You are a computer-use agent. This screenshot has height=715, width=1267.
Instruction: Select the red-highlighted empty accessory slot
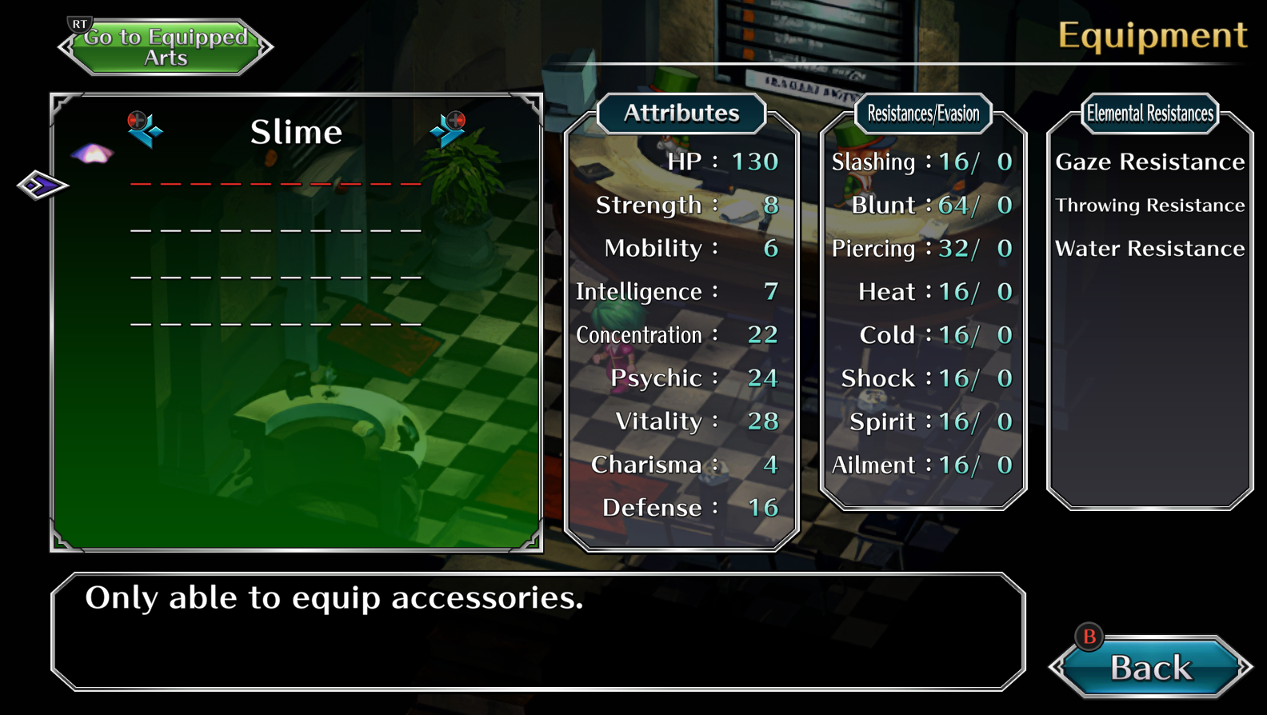pos(275,184)
